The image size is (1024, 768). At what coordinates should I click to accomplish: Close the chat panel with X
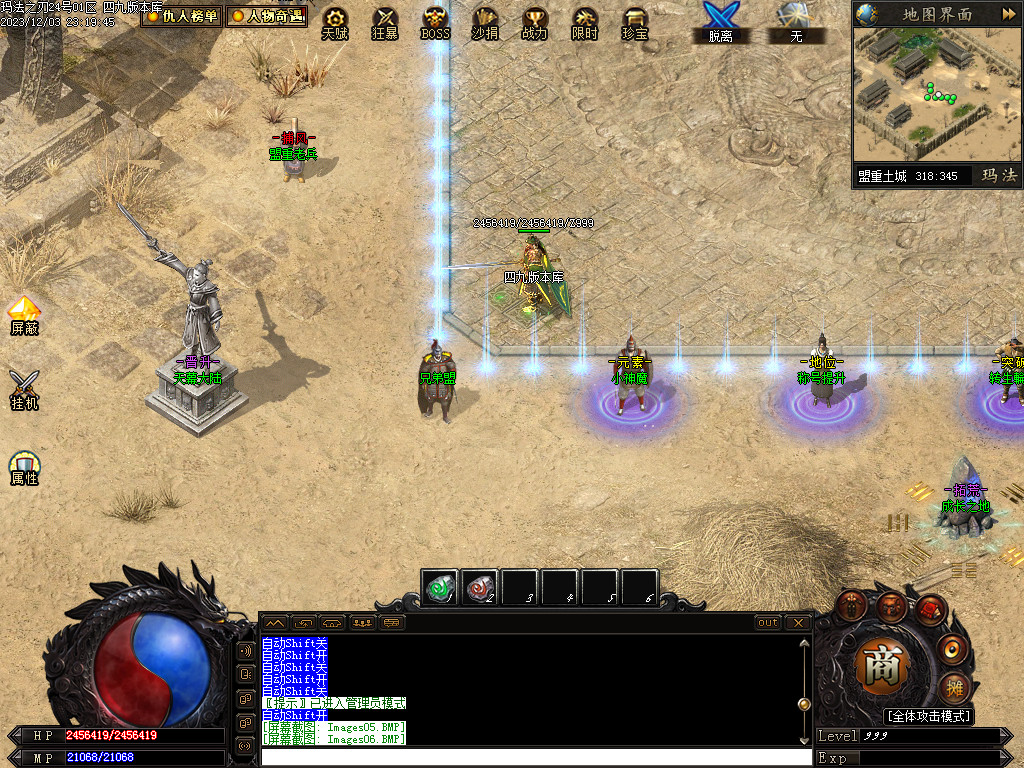(797, 622)
